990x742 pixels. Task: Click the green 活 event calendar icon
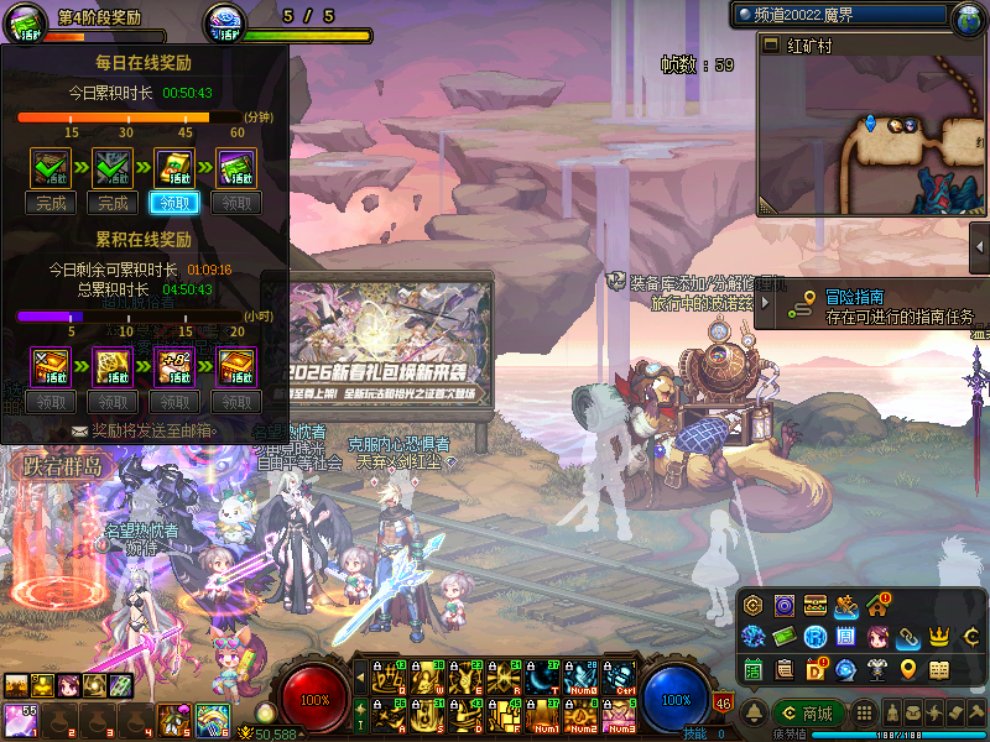[x=753, y=670]
